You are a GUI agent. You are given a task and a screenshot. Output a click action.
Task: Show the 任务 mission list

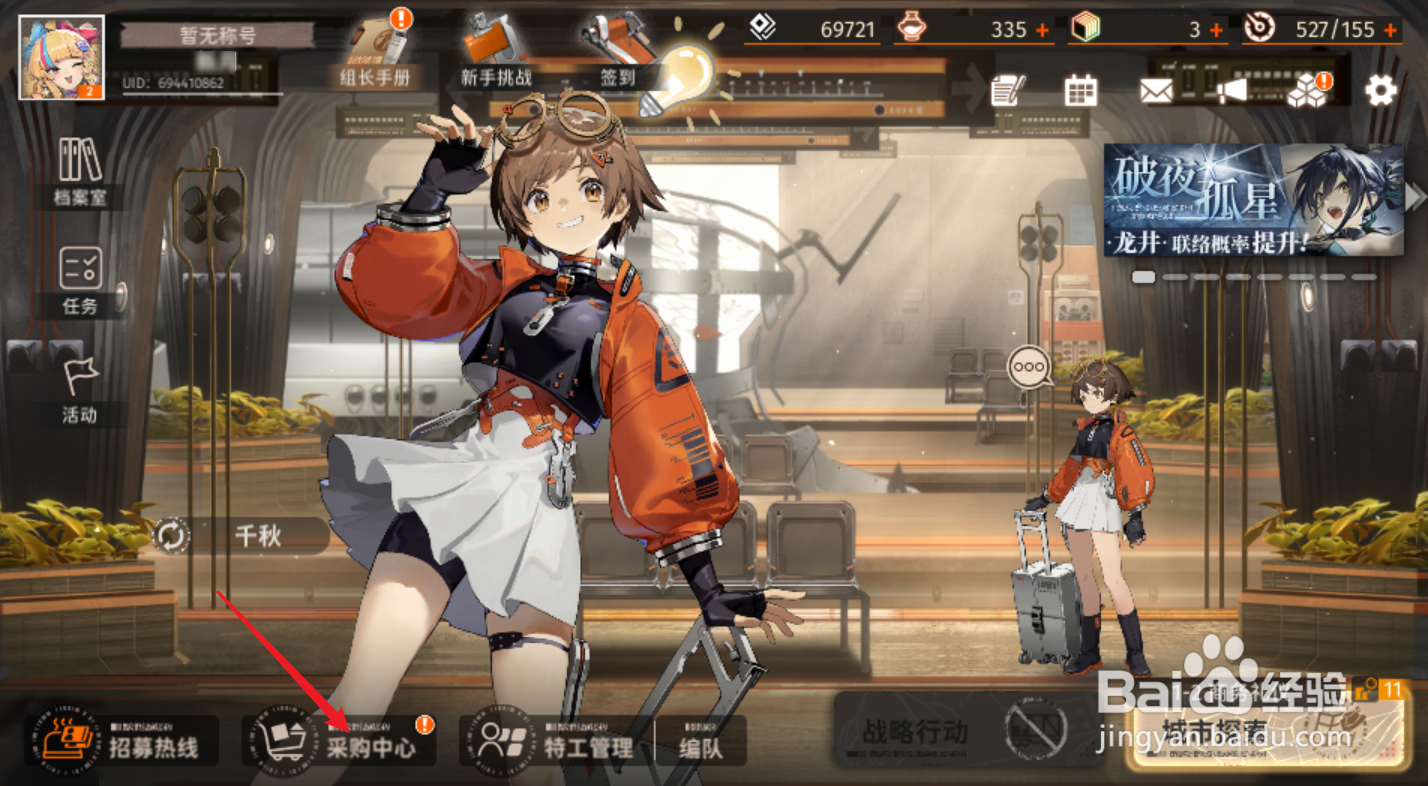(x=79, y=281)
